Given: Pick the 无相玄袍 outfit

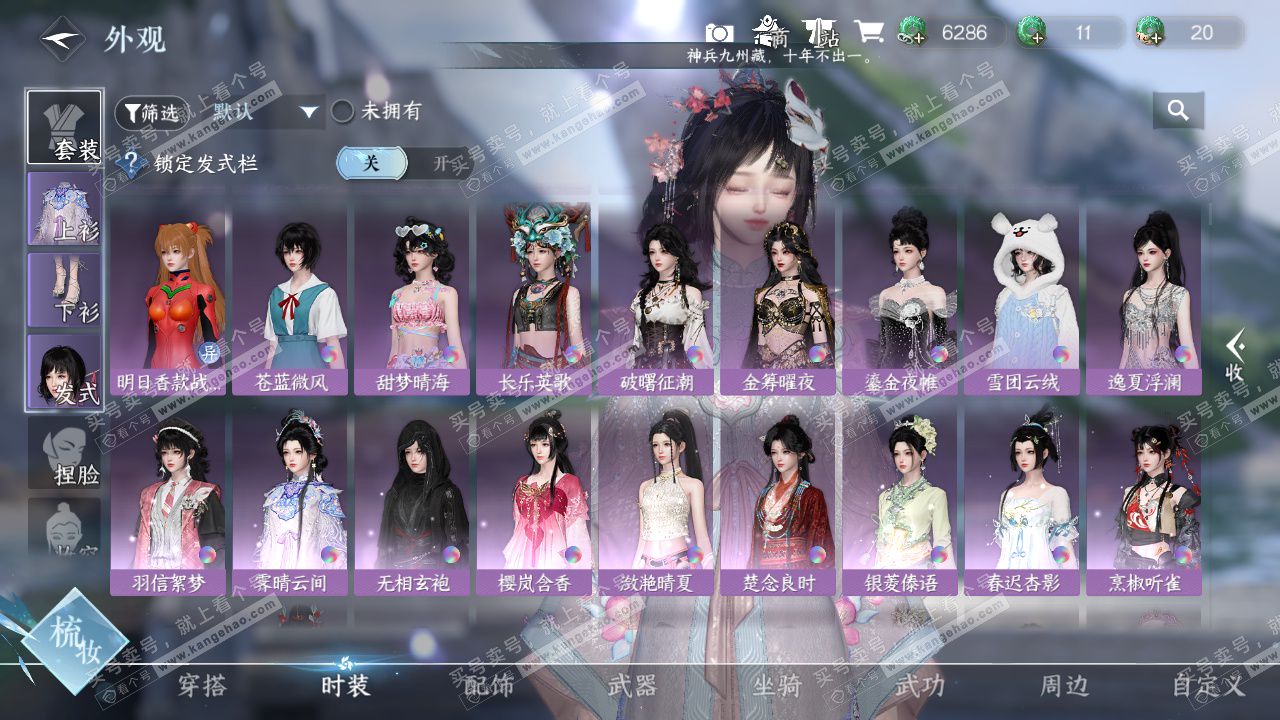Looking at the screenshot, I should tap(412, 500).
